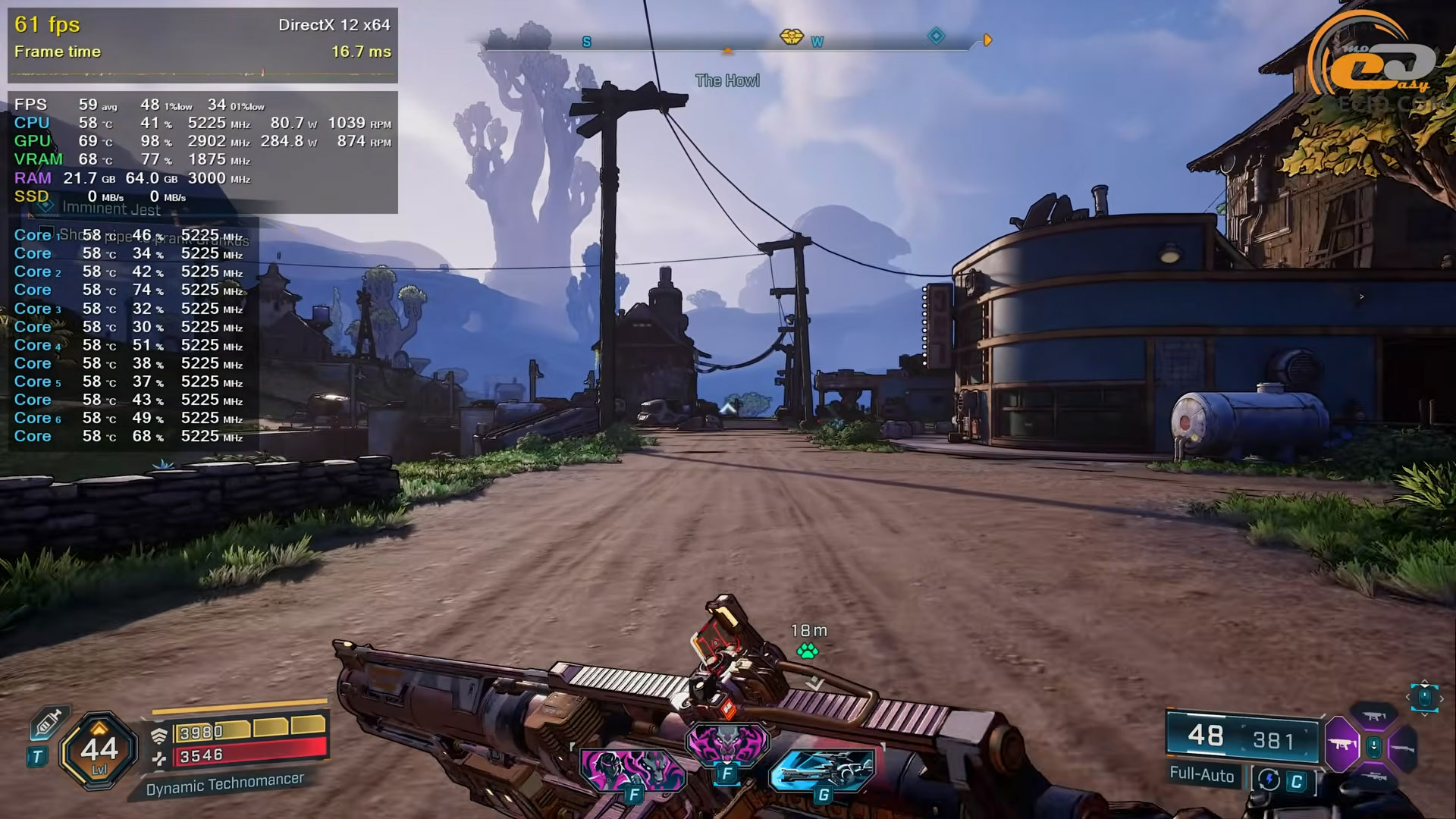Viewport: 1456px width, 819px height.
Task: Click the Full-Auto fire mode label
Action: (x=1201, y=774)
